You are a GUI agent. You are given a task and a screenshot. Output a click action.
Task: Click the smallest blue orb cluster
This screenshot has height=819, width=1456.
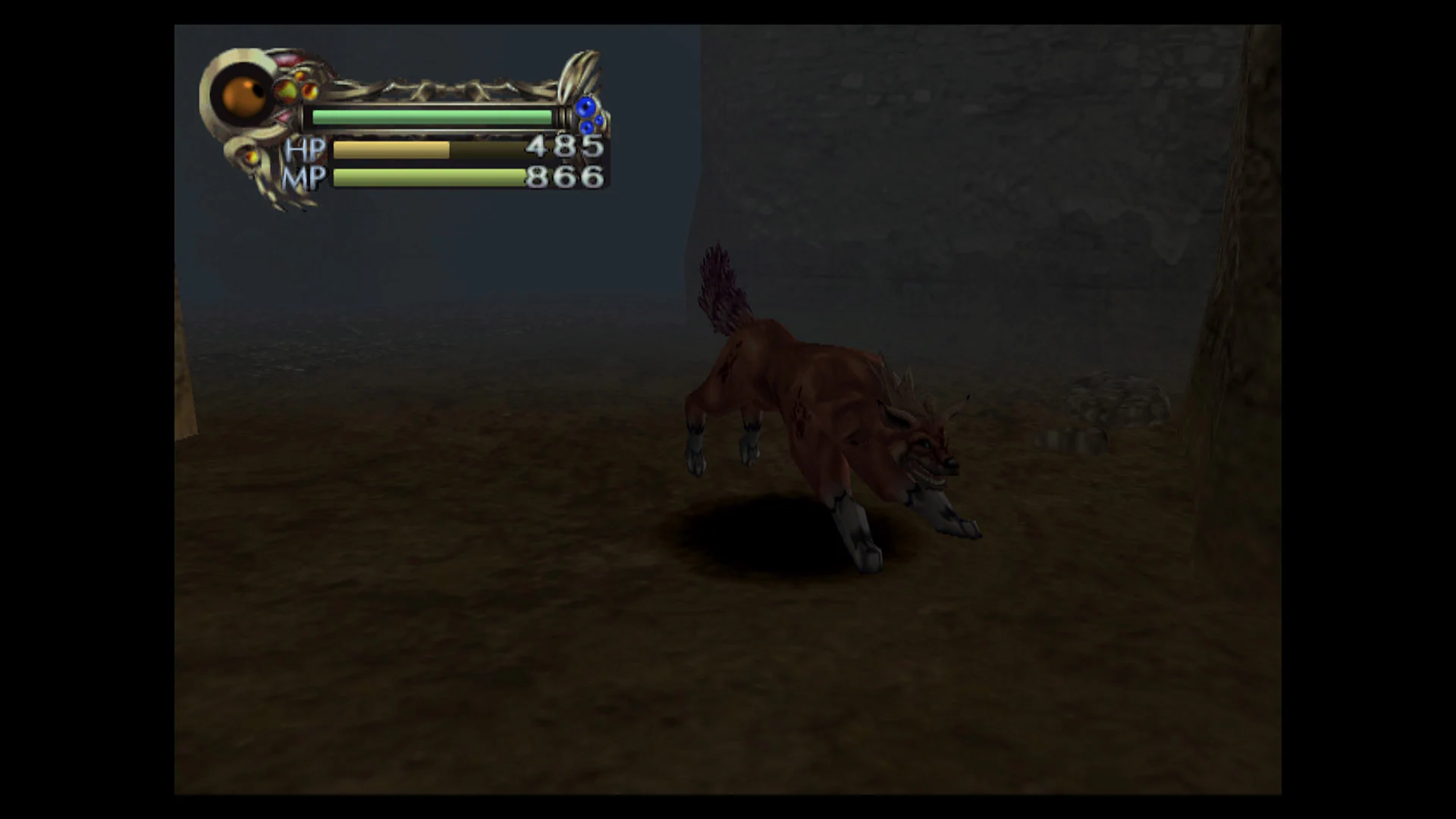(601, 120)
